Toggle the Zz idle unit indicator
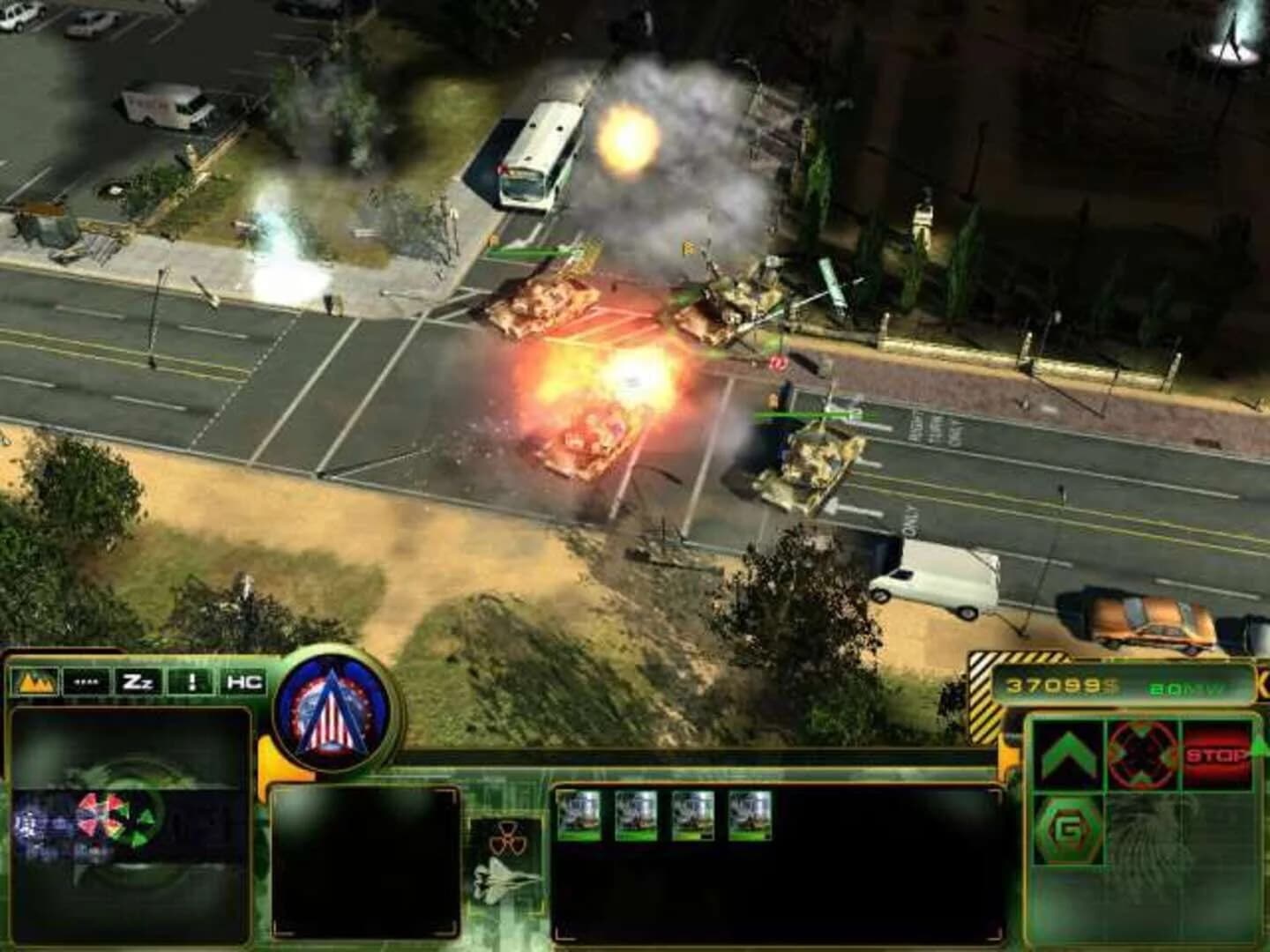This screenshot has height=952, width=1270. click(139, 681)
